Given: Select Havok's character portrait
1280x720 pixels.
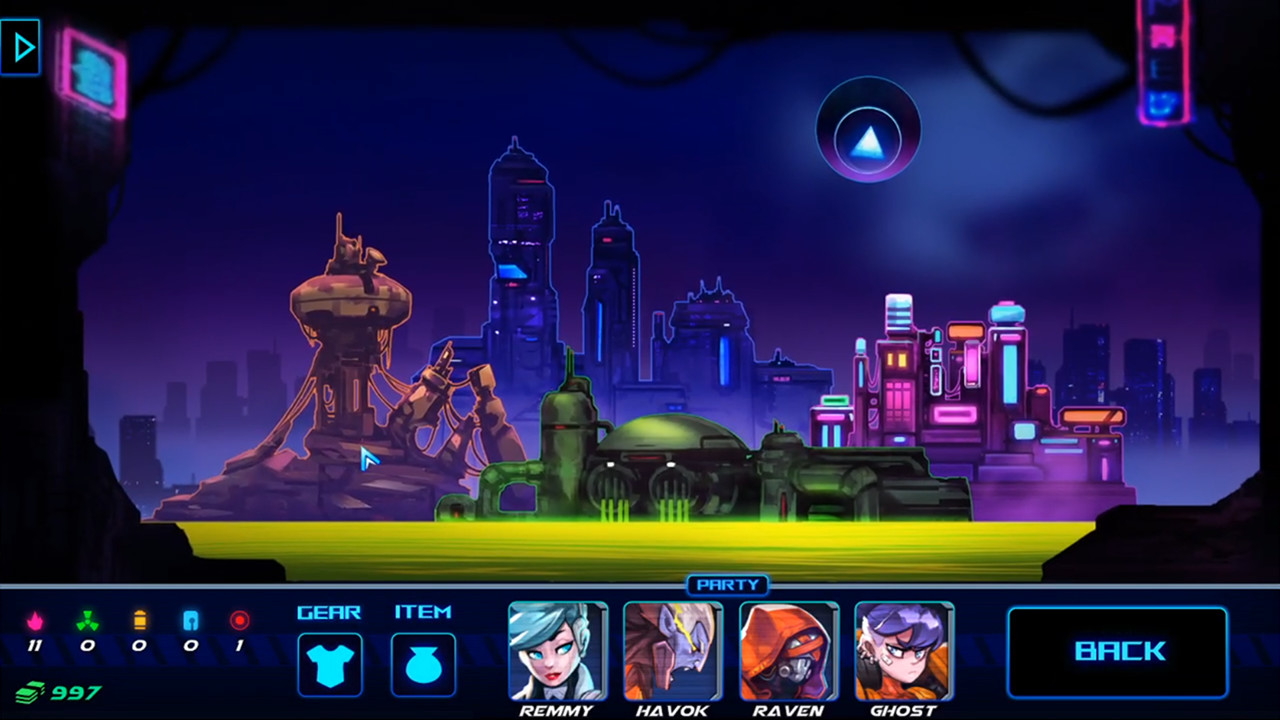Looking at the screenshot, I should pos(672,651).
